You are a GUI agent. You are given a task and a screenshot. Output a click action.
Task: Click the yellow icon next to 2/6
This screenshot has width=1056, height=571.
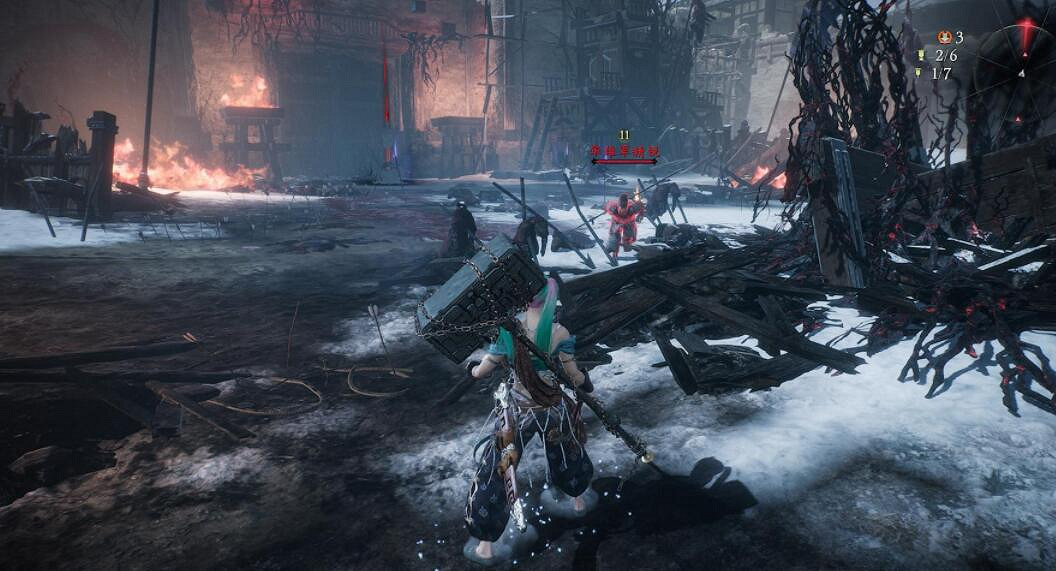tap(921, 55)
